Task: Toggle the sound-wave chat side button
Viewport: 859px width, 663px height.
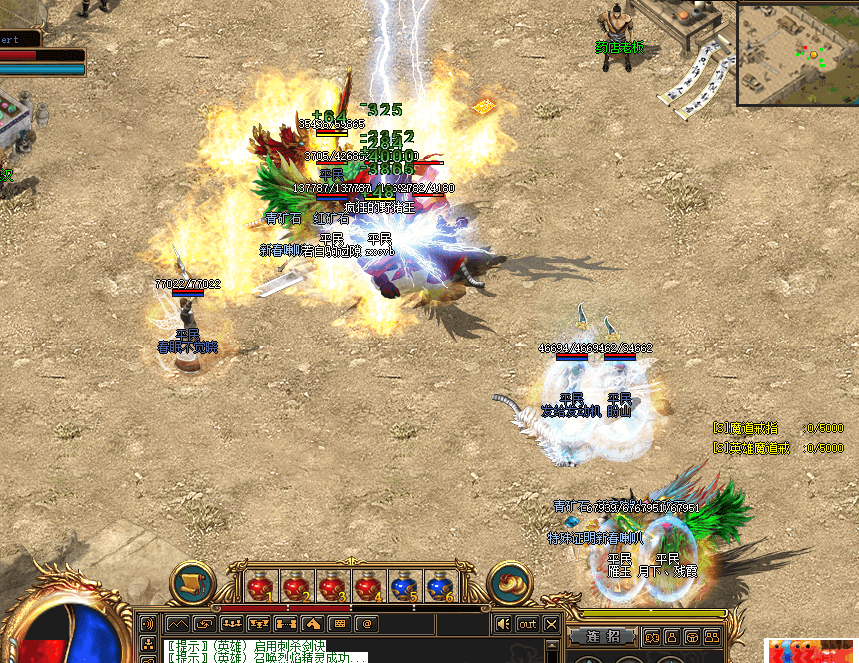Action: (147, 624)
